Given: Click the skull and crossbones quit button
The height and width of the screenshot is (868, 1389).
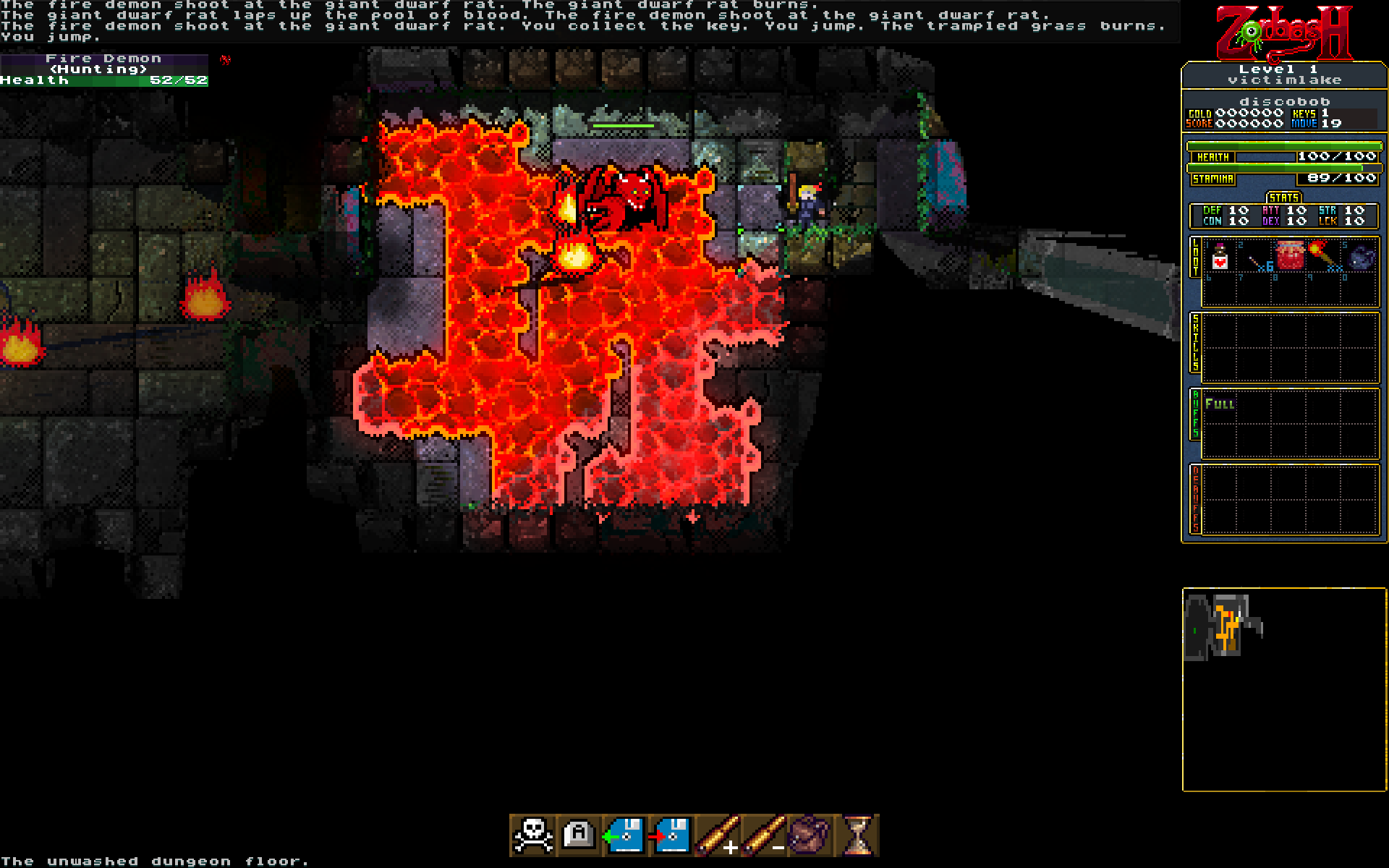Looking at the screenshot, I should [533, 835].
